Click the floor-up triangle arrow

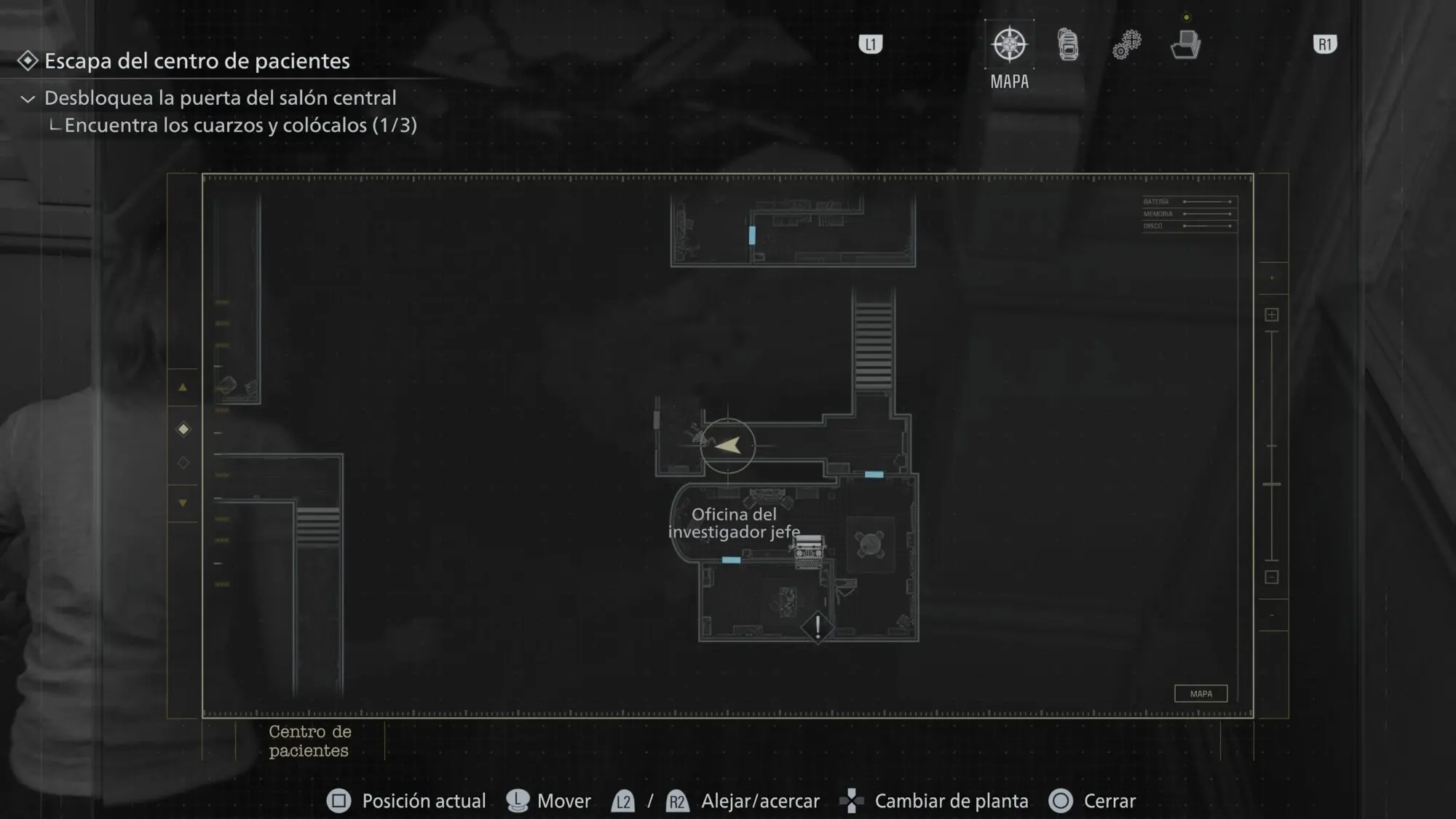click(x=183, y=387)
